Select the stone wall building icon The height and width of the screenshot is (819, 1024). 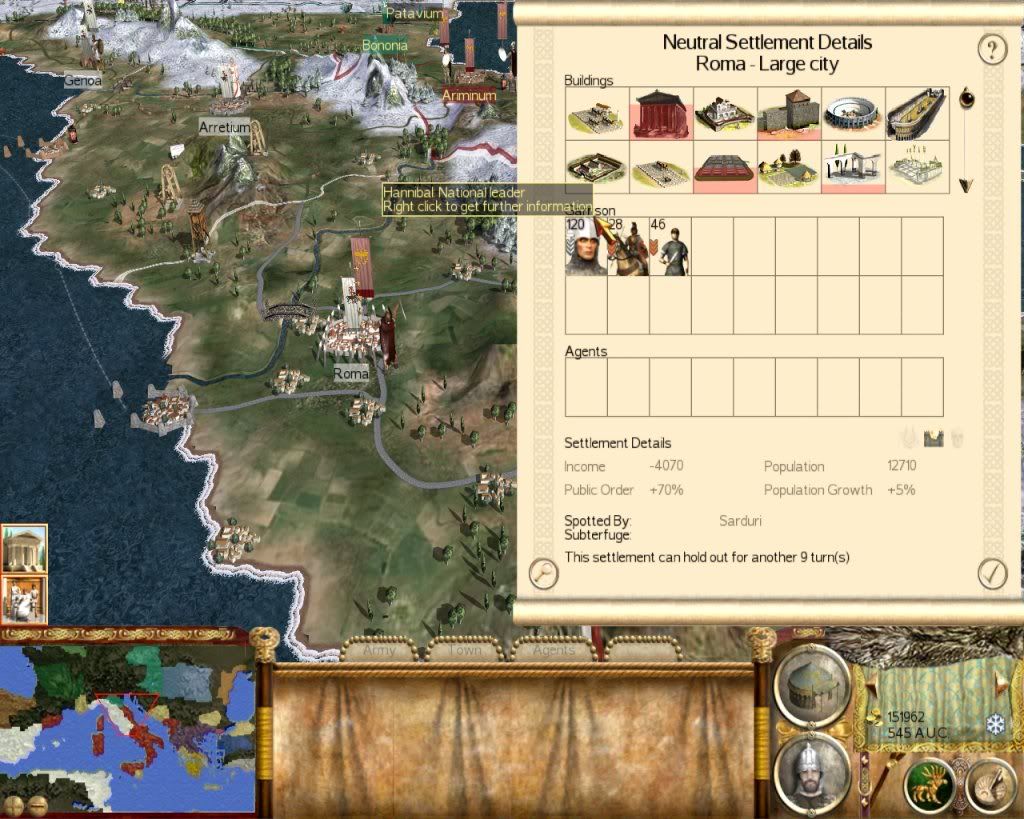(789, 112)
